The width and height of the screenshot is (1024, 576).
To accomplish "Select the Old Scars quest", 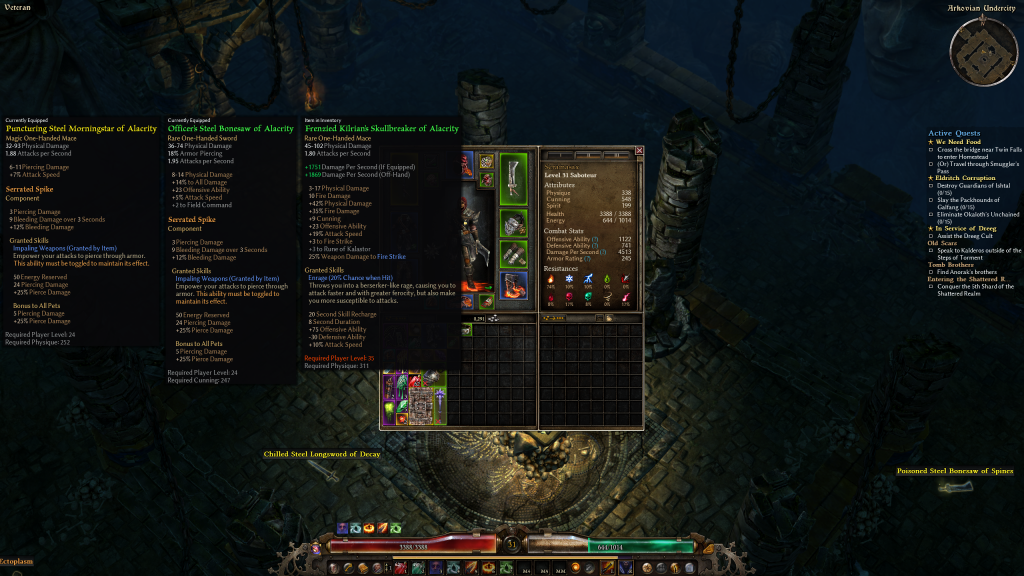I will click(x=943, y=242).
